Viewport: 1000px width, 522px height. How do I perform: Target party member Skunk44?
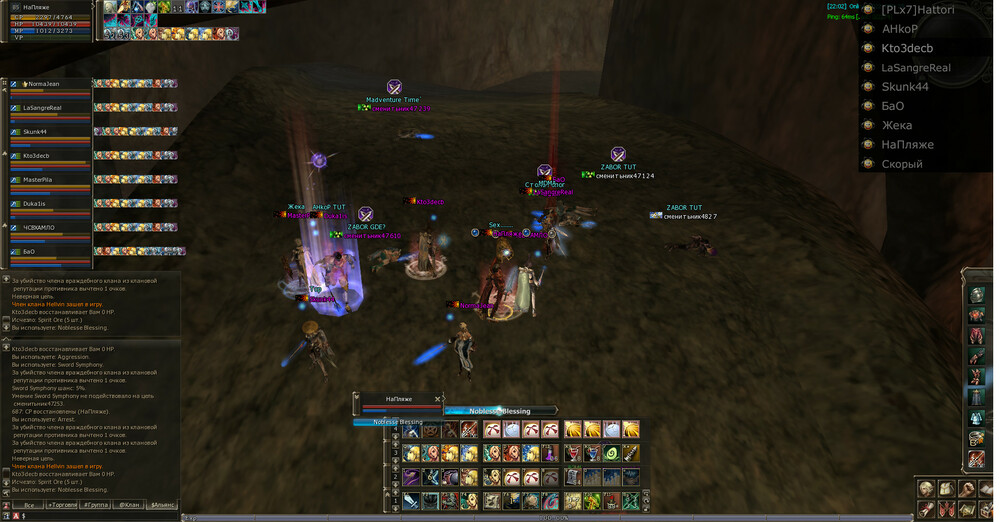[35, 132]
